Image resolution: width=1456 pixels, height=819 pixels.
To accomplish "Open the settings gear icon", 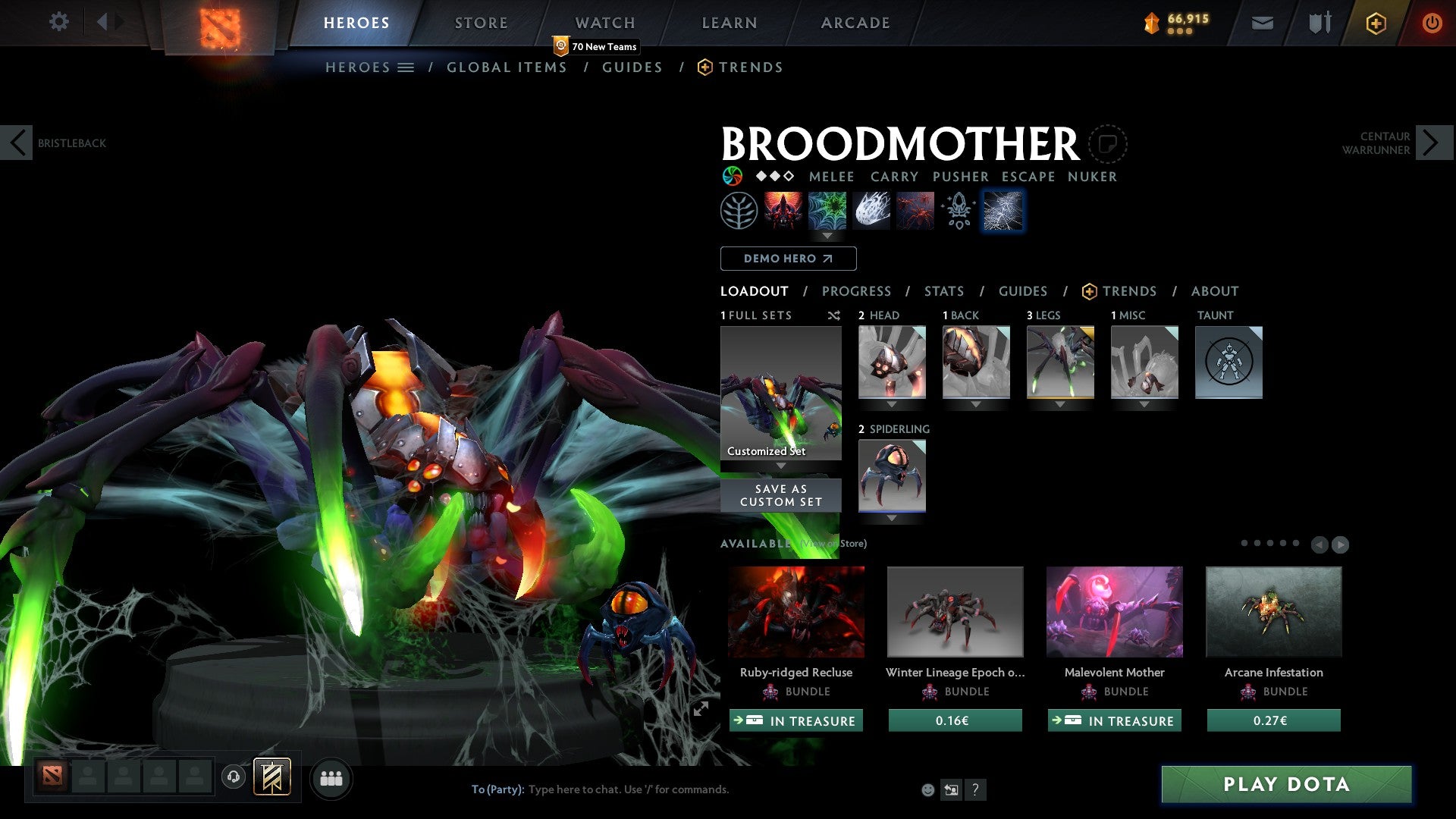I will pyautogui.click(x=58, y=22).
